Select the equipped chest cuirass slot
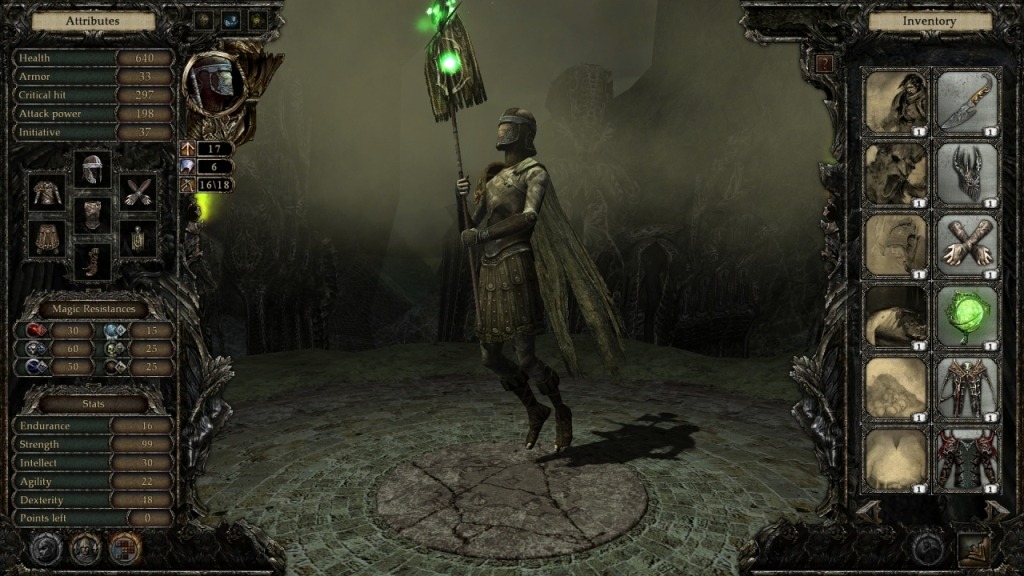The image size is (1024, 576). click(x=93, y=214)
